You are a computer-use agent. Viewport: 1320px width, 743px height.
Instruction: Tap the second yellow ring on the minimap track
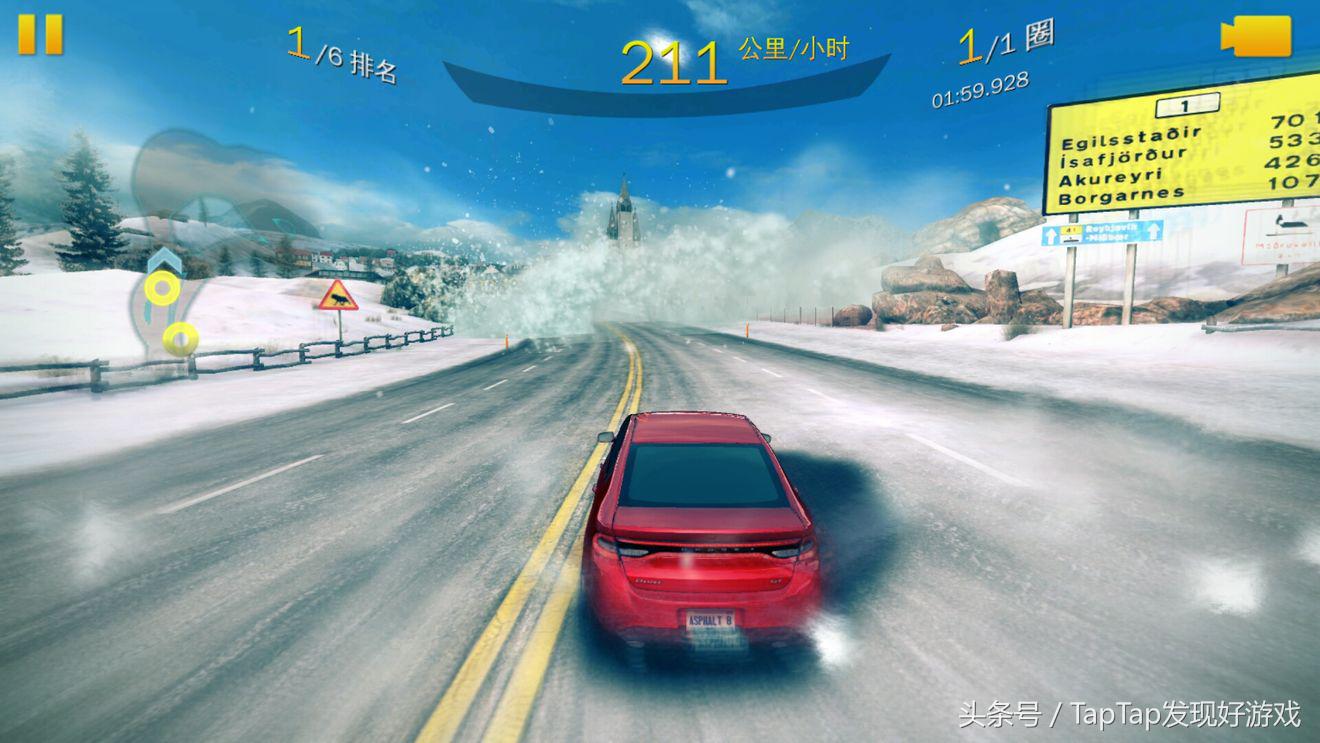click(181, 337)
